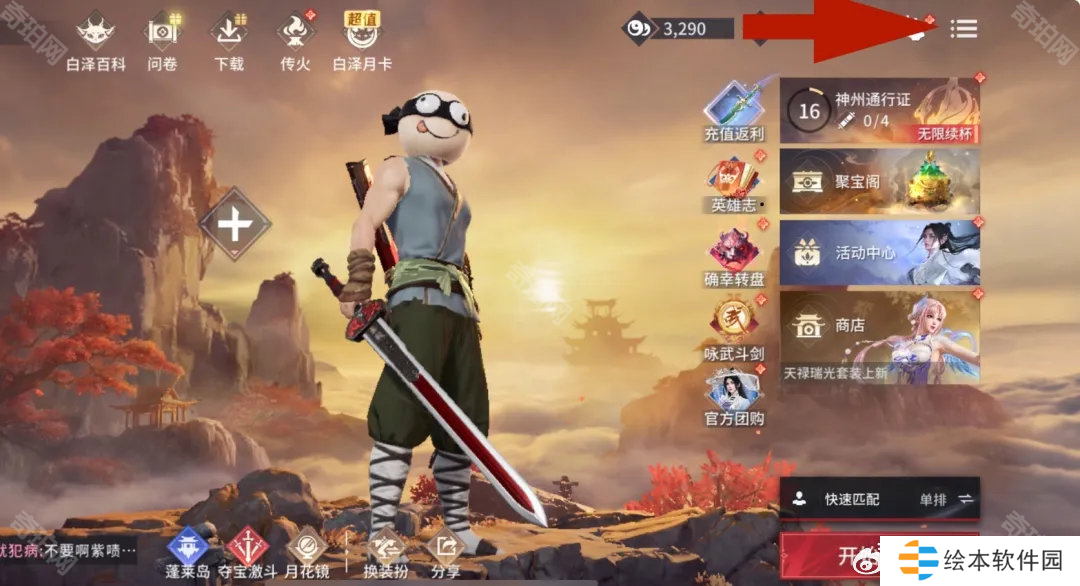
Task: Open the list menu in top-right corner
Action: [x=964, y=29]
